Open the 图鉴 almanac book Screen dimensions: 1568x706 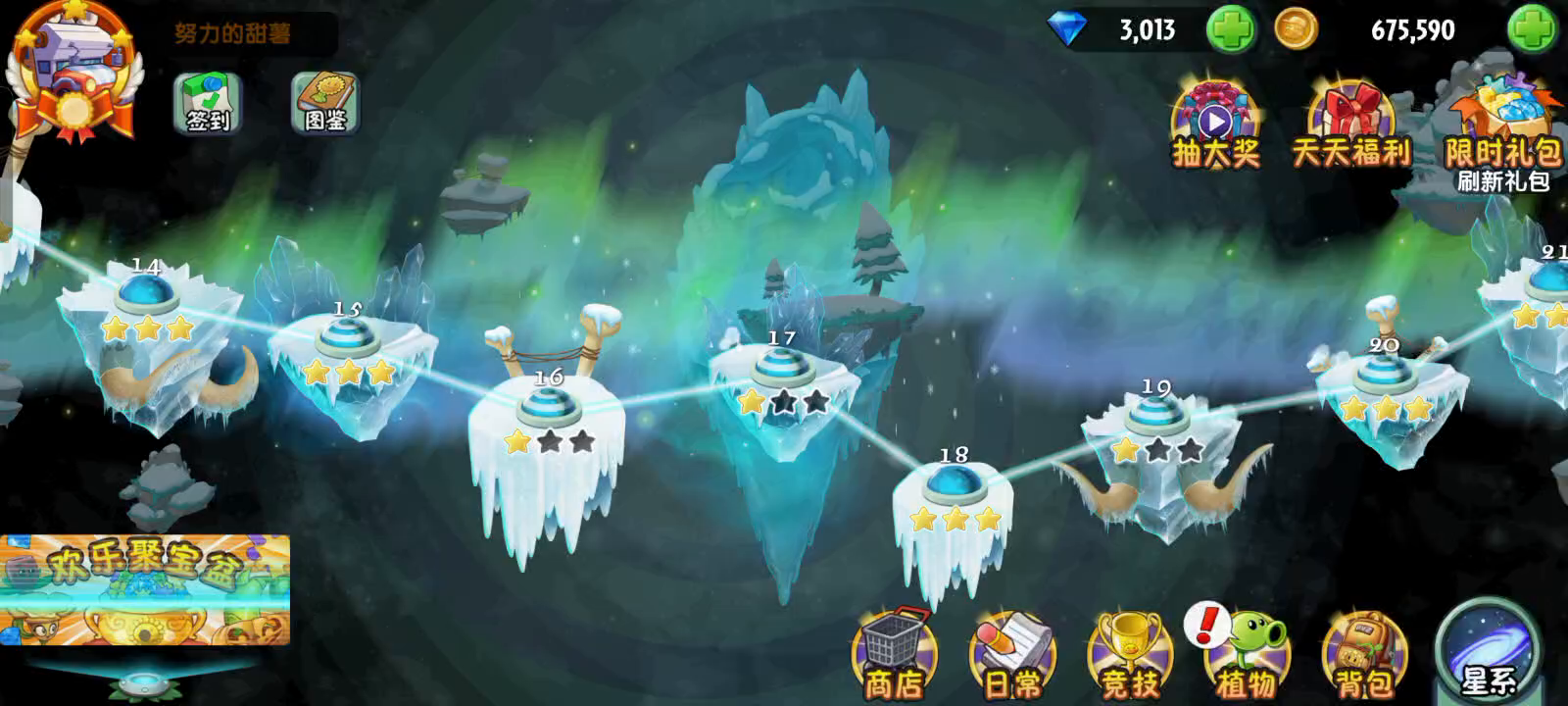[326, 103]
